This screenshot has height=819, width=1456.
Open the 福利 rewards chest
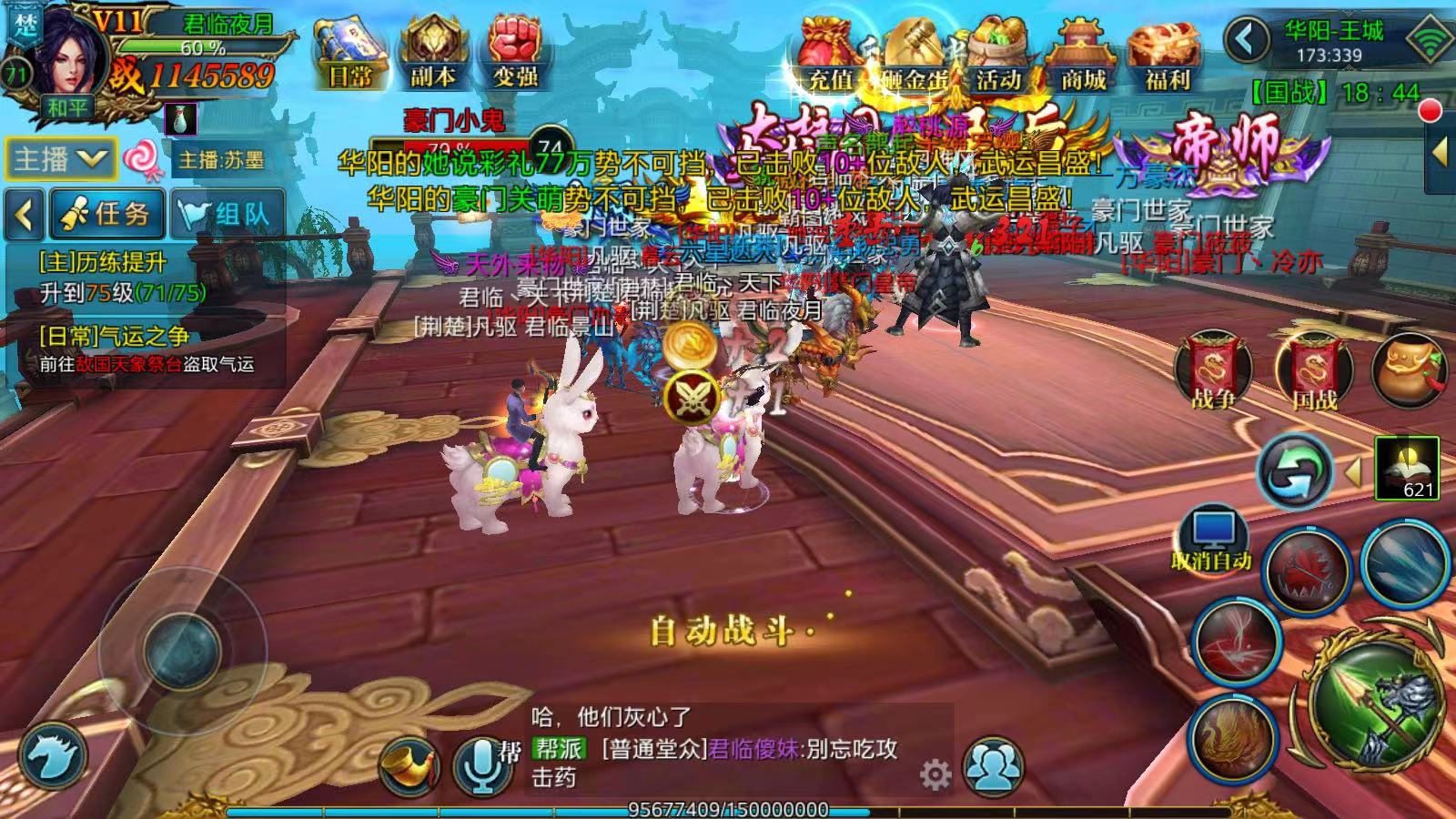point(1167,56)
